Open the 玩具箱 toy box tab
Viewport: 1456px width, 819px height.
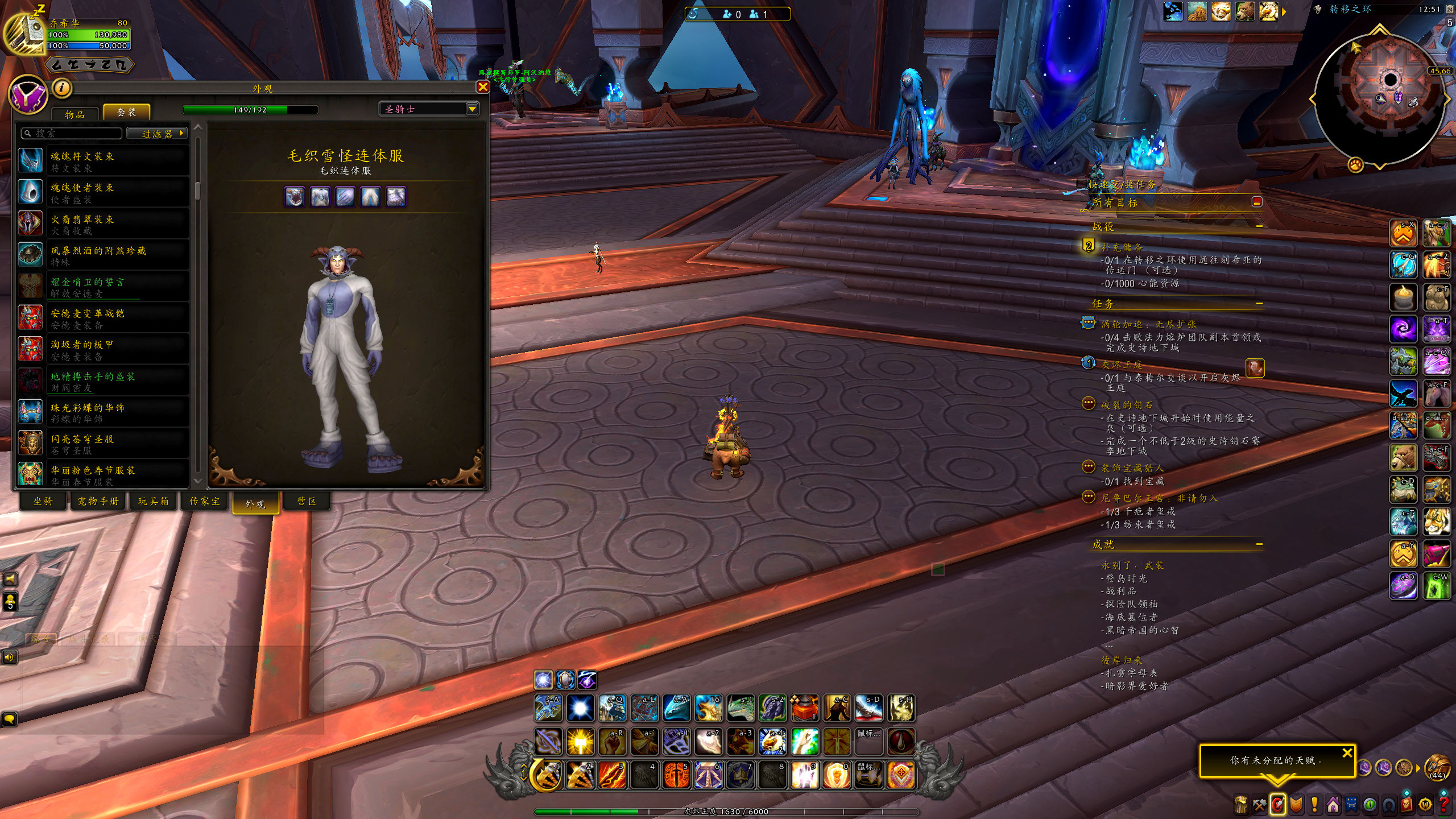[x=154, y=501]
